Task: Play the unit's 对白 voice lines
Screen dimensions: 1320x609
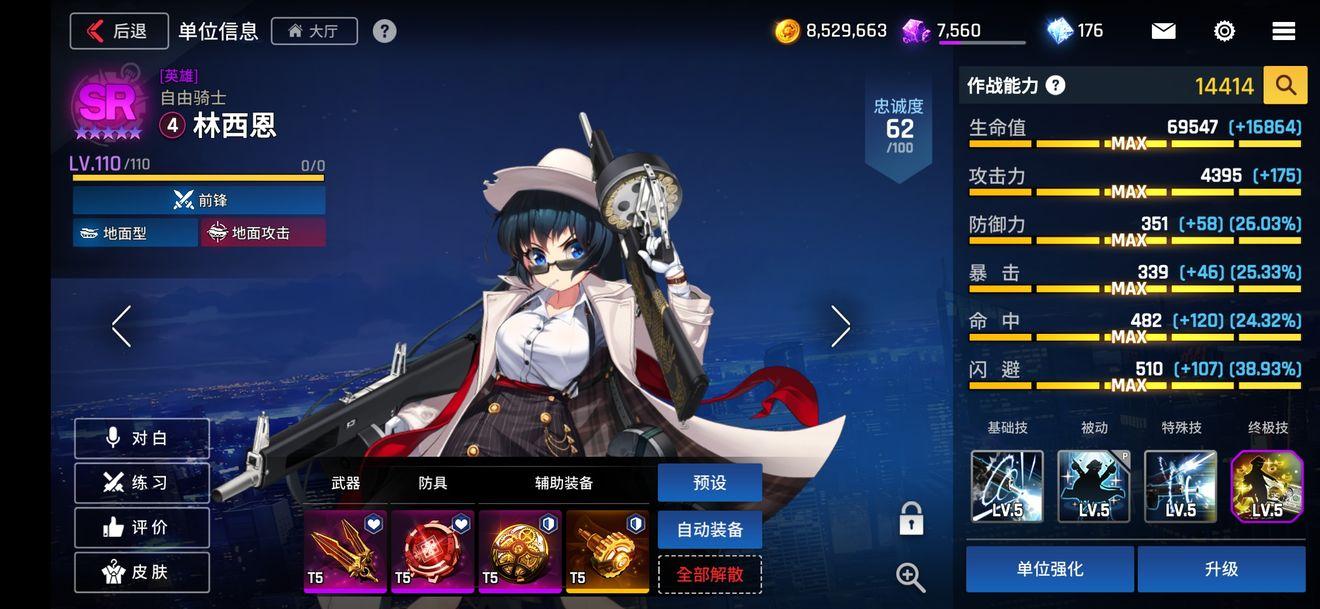Action: pos(142,439)
